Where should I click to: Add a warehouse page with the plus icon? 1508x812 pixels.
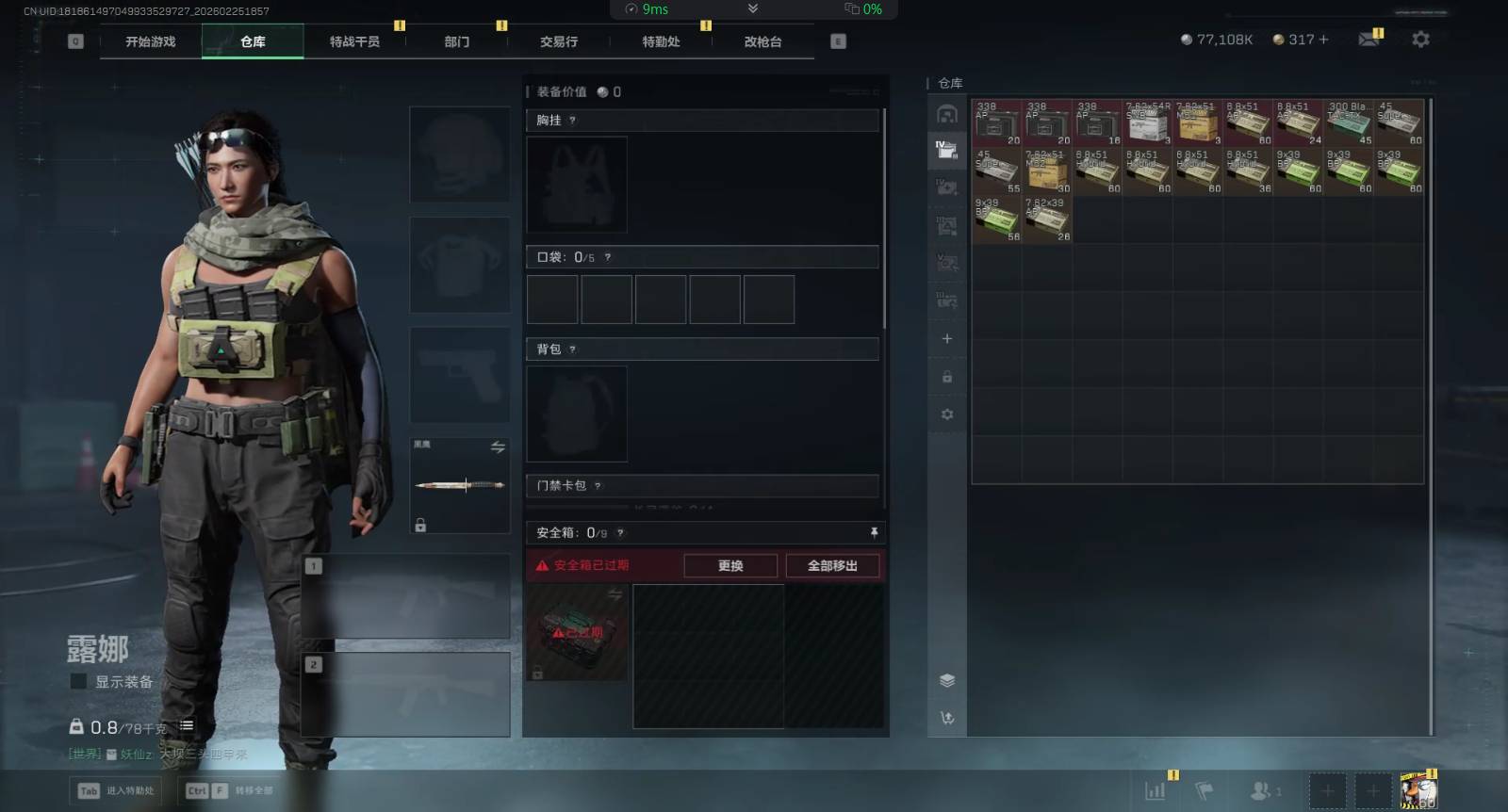click(x=947, y=338)
